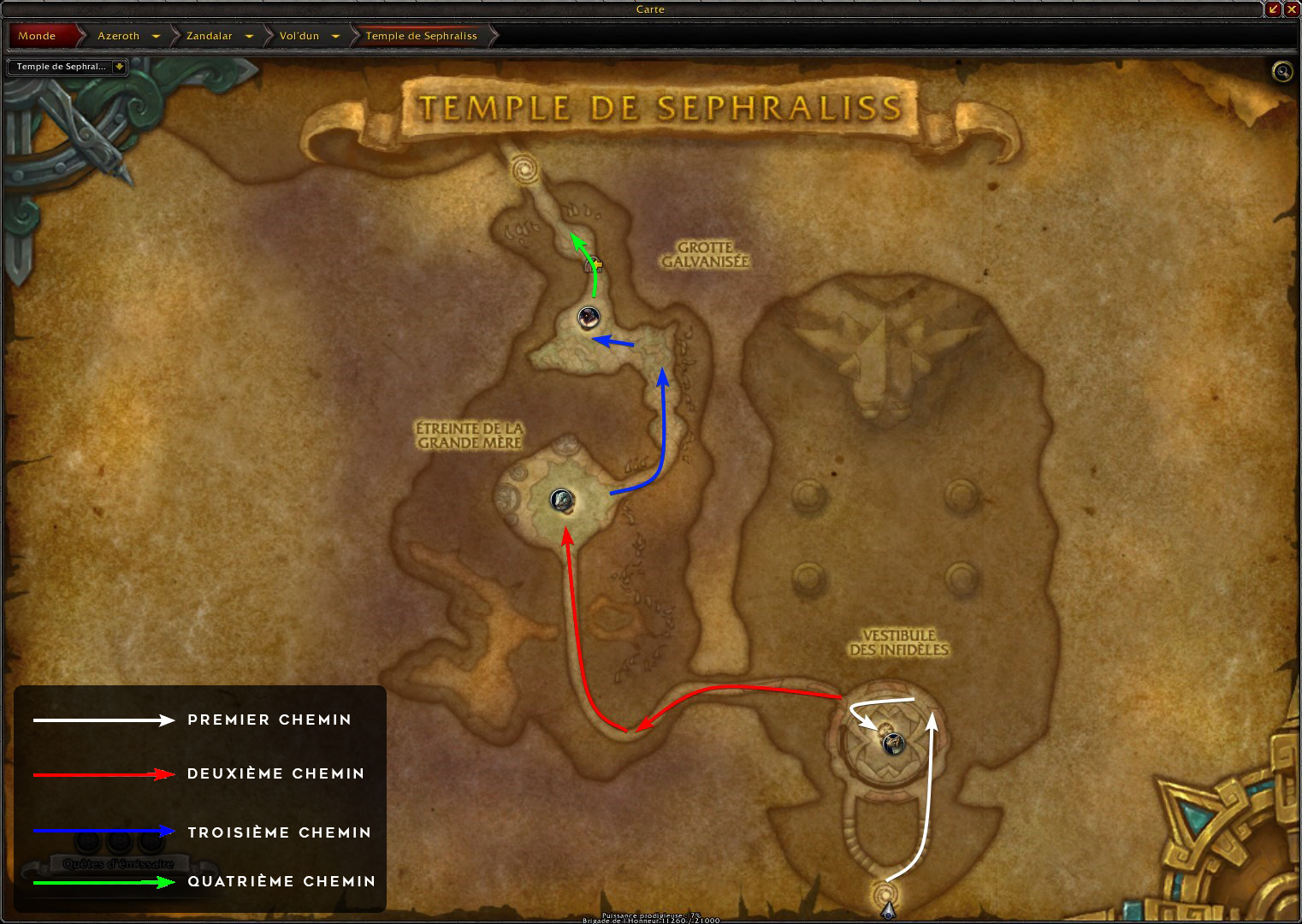Open the dropdown arrow beside Azeroth
This screenshot has width=1302, height=924.
pos(156,36)
